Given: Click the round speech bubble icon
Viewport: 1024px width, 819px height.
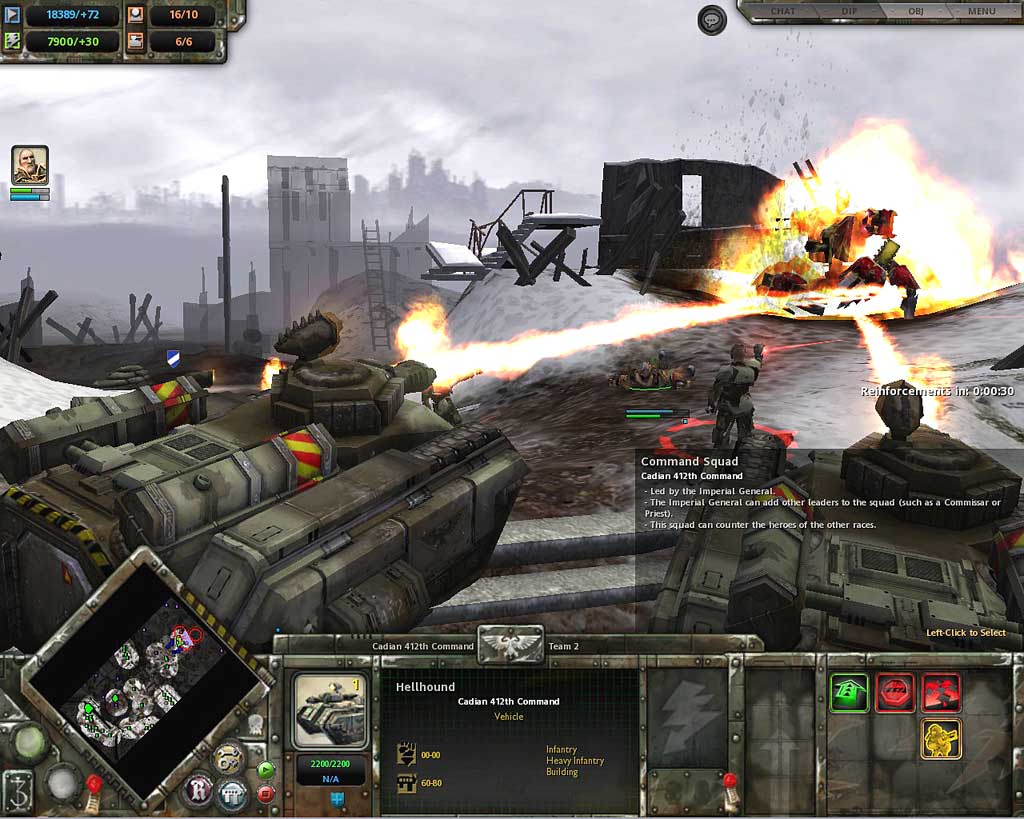Looking at the screenshot, I should [x=712, y=20].
